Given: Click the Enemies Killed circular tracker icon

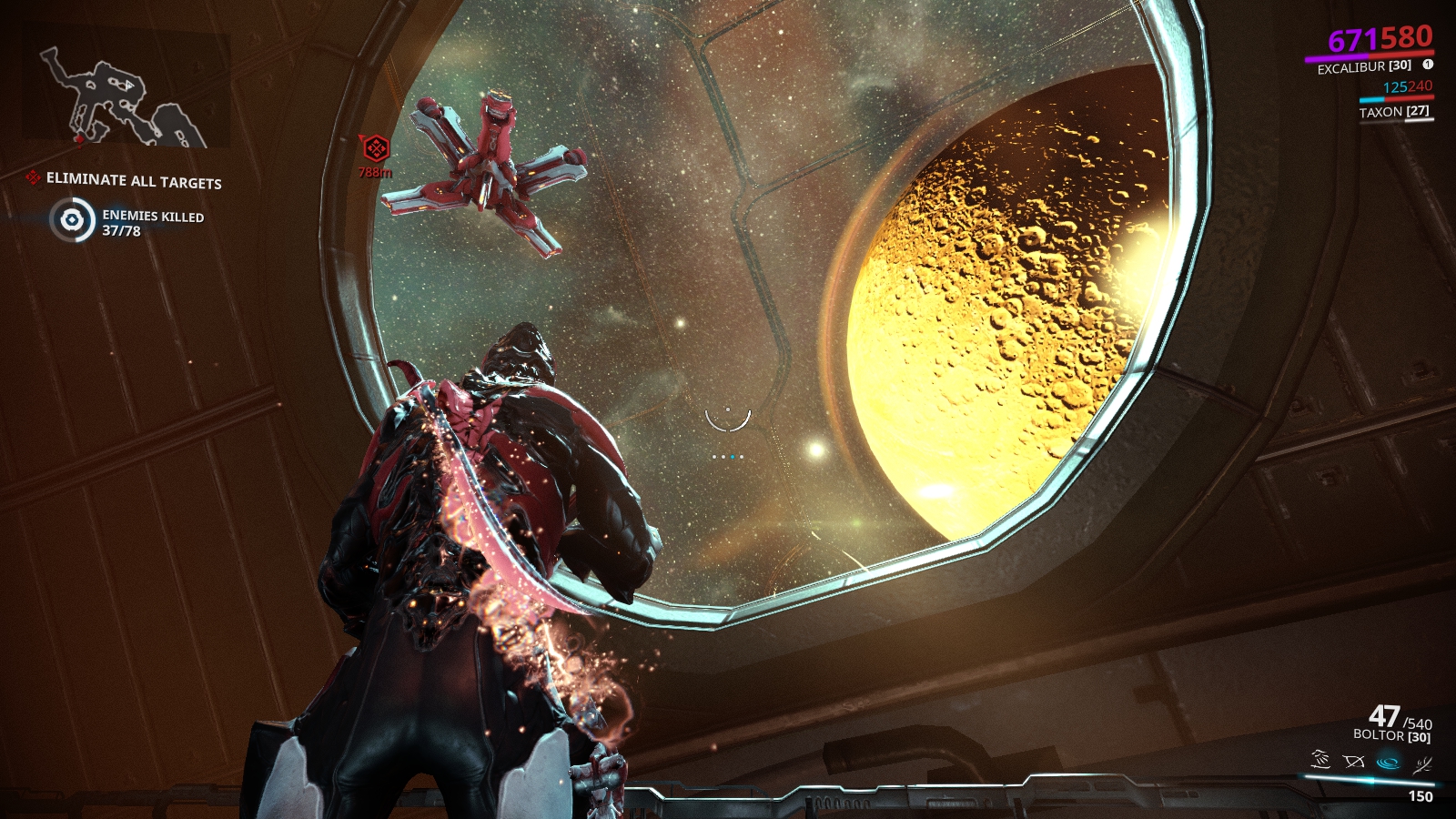Looking at the screenshot, I should click(x=72, y=220).
